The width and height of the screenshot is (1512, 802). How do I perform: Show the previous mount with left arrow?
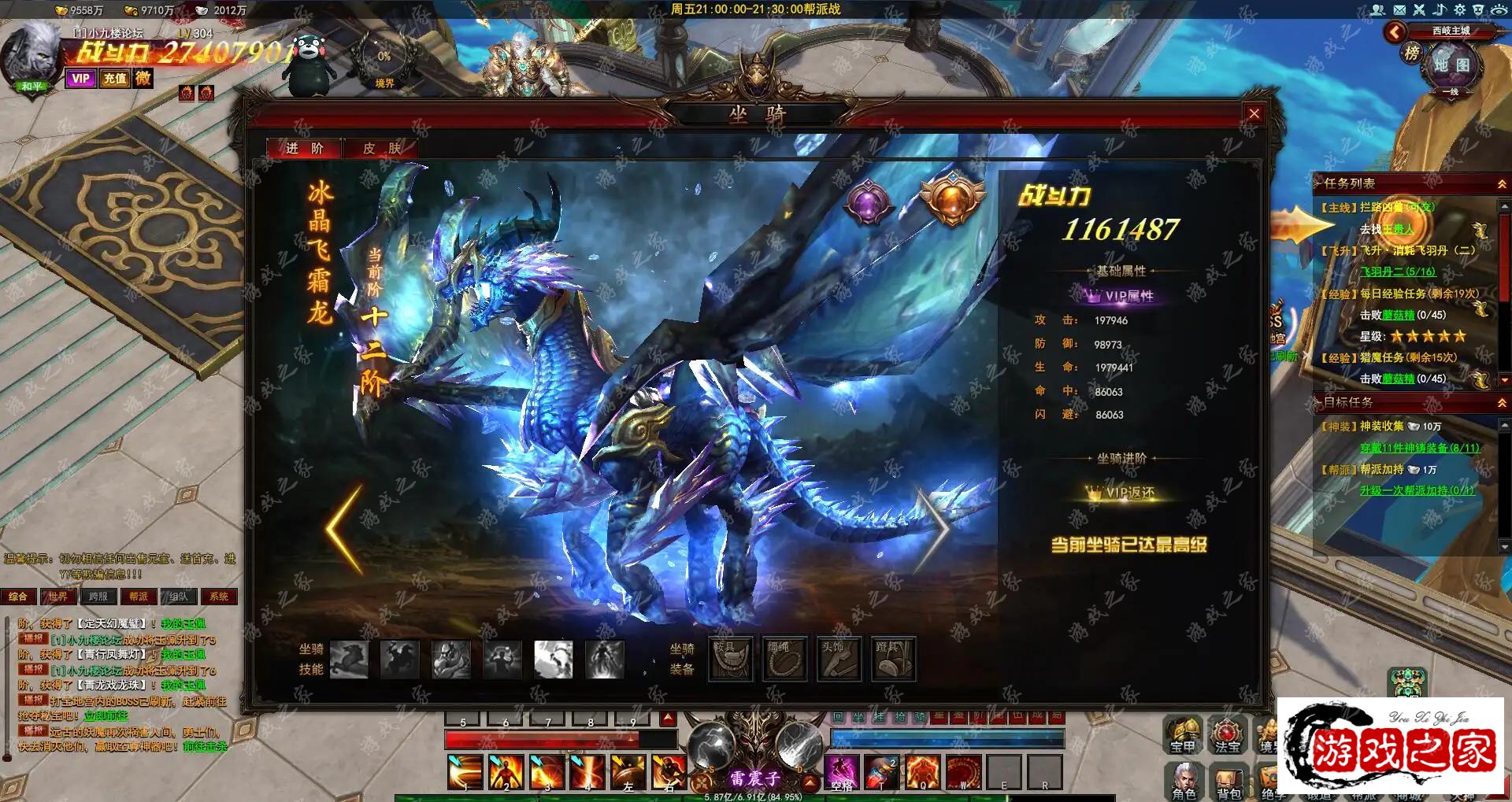coord(345,529)
